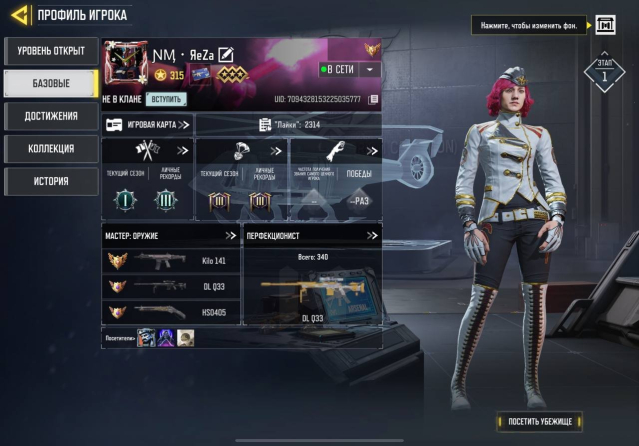Select the Базовые tab

[x=51, y=83]
